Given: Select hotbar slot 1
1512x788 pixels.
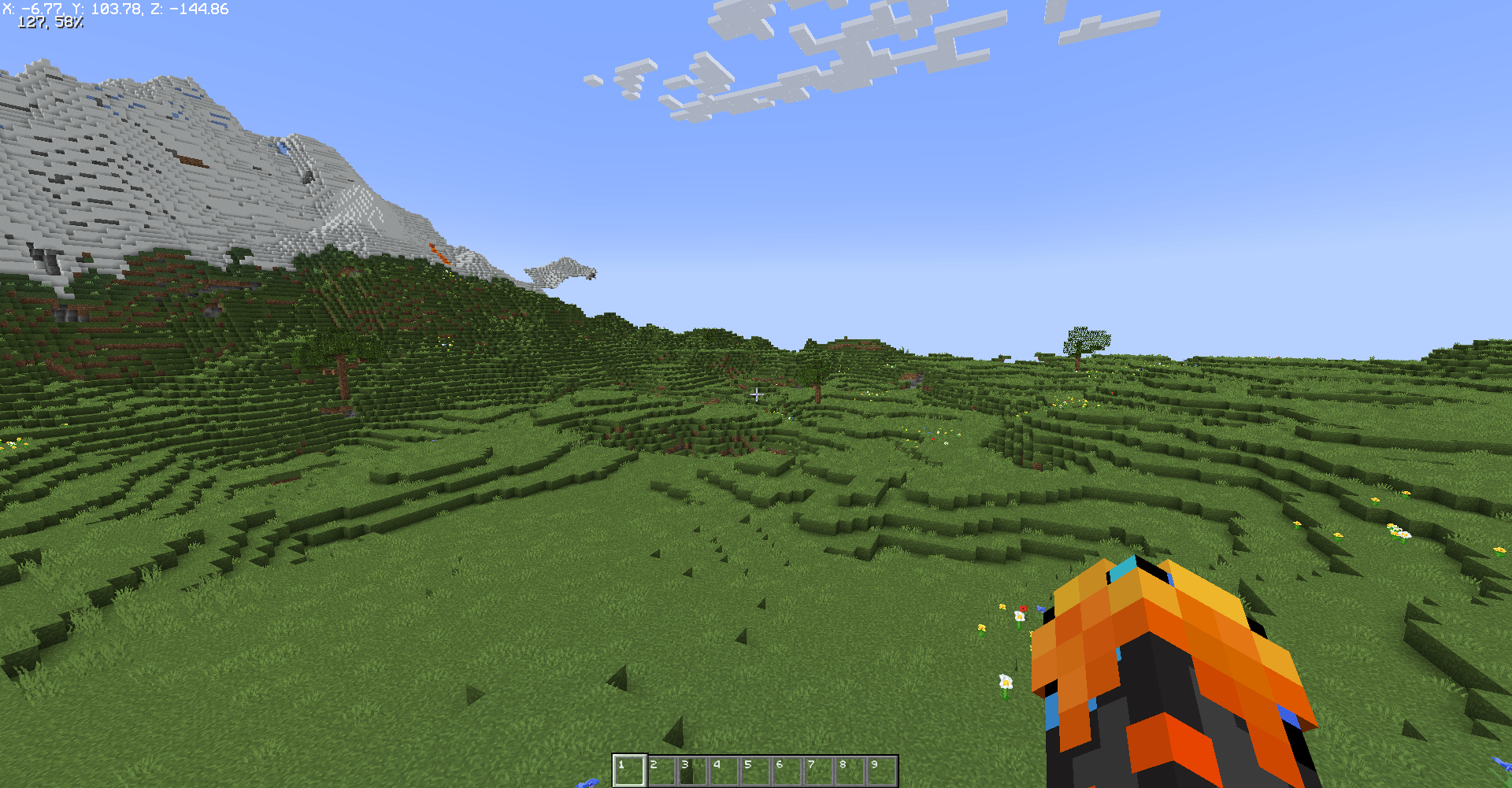Looking at the screenshot, I should pos(630,770).
